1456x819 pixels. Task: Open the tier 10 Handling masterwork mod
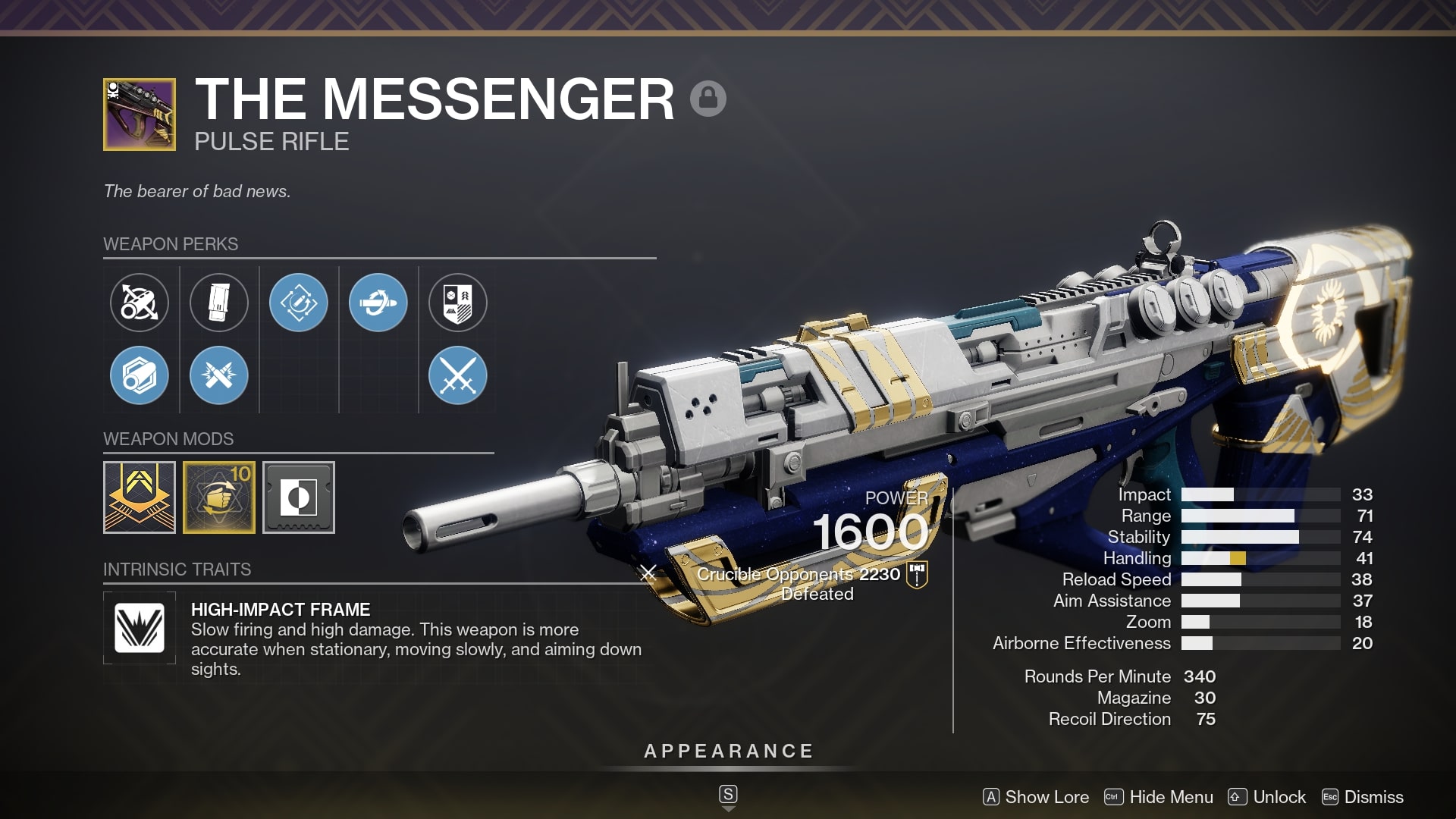219,497
